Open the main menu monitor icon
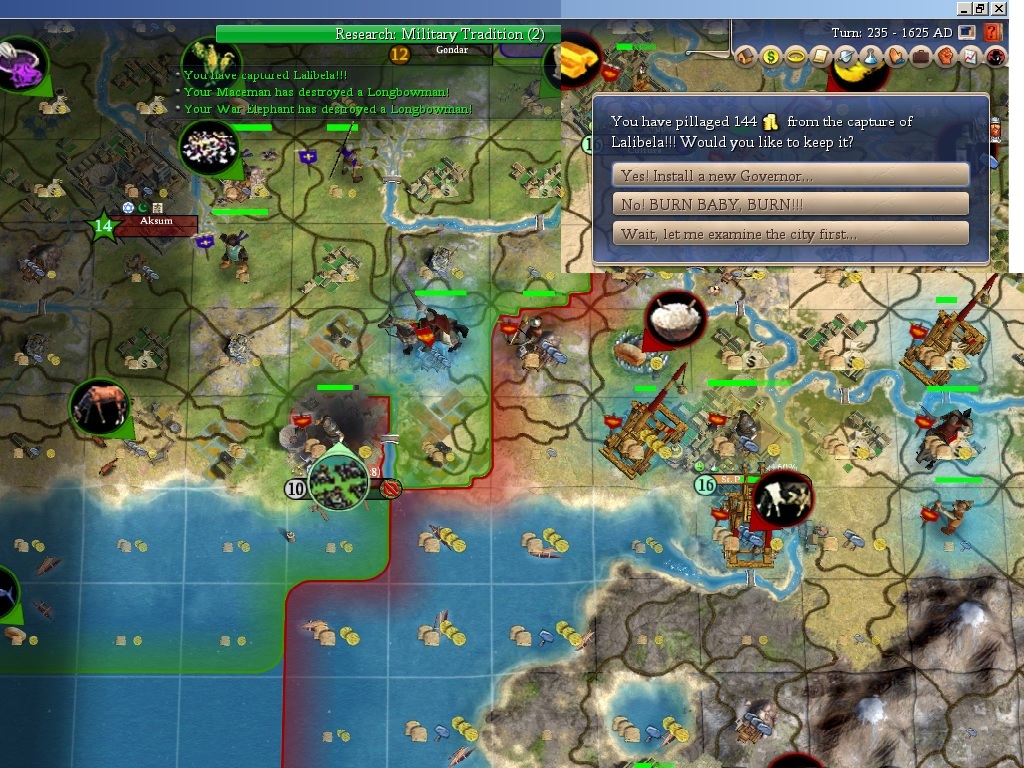The width and height of the screenshot is (1024, 768). click(967, 32)
